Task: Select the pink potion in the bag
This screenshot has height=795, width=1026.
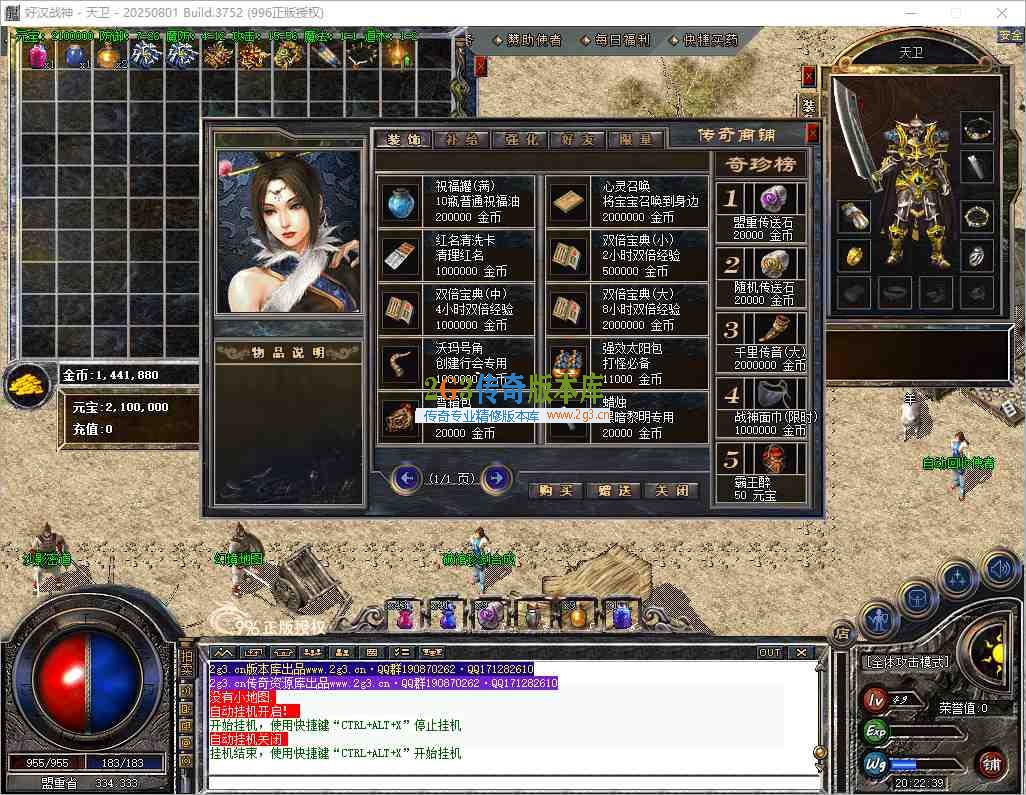Action: pos(38,56)
